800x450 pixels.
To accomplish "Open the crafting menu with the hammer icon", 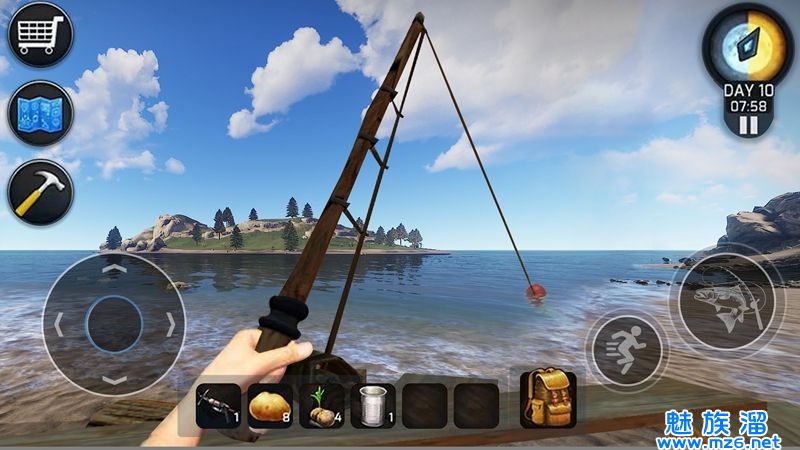I will coord(40,191).
